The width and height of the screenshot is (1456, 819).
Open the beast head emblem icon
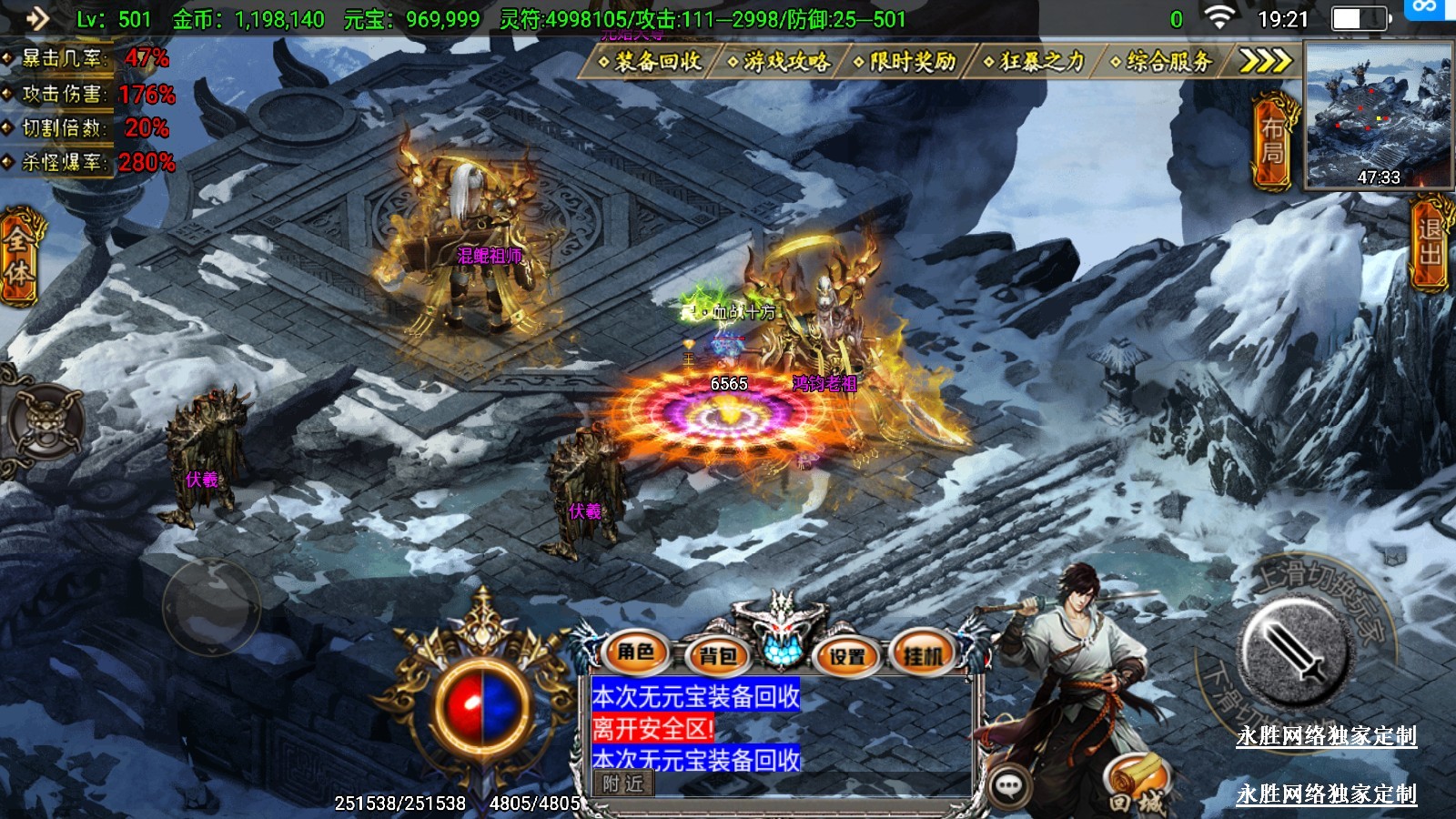pyautogui.click(x=44, y=422)
